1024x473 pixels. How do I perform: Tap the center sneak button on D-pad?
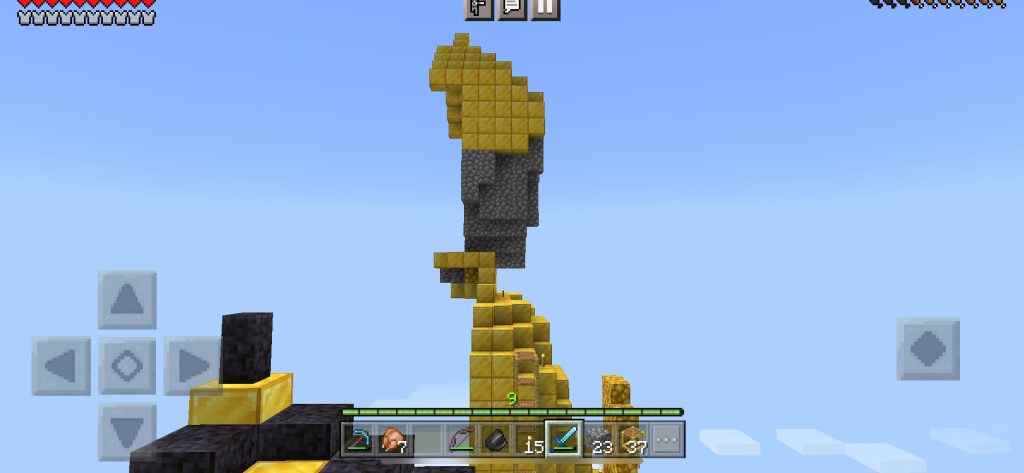(x=127, y=365)
